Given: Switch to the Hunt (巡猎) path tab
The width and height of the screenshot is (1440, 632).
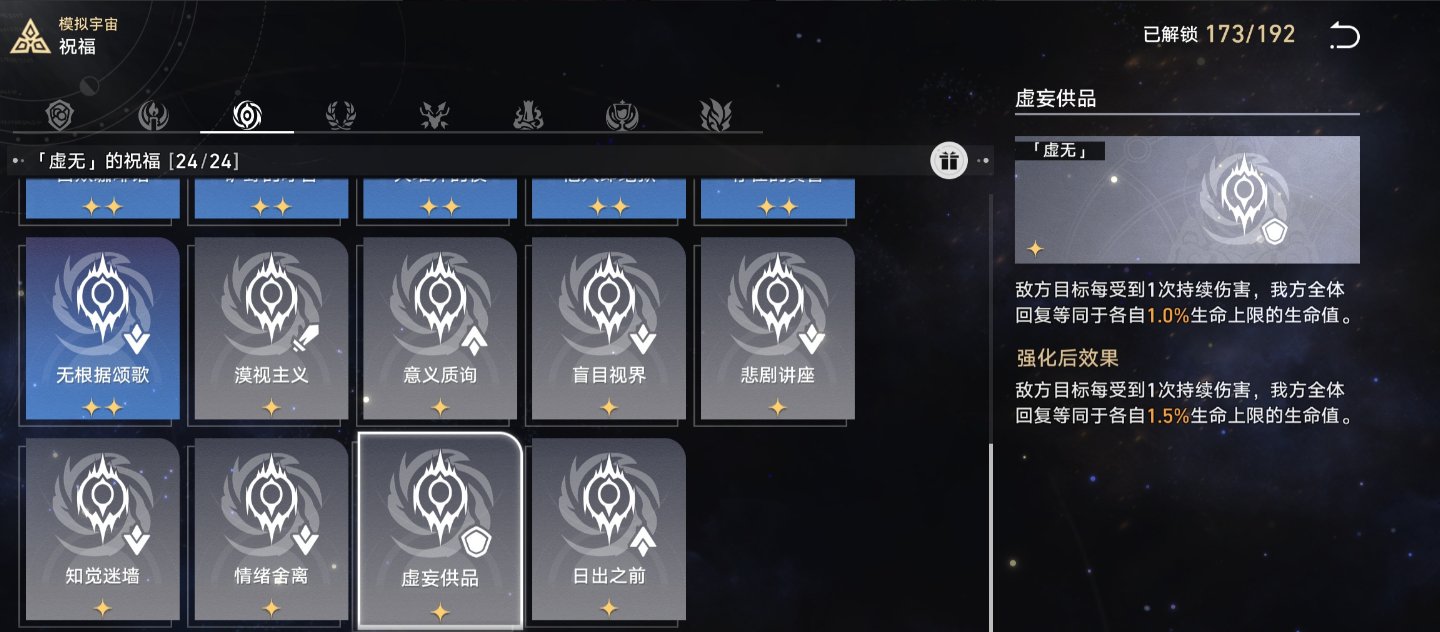Looking at the screenshot, I should click(x=434, y=116).
